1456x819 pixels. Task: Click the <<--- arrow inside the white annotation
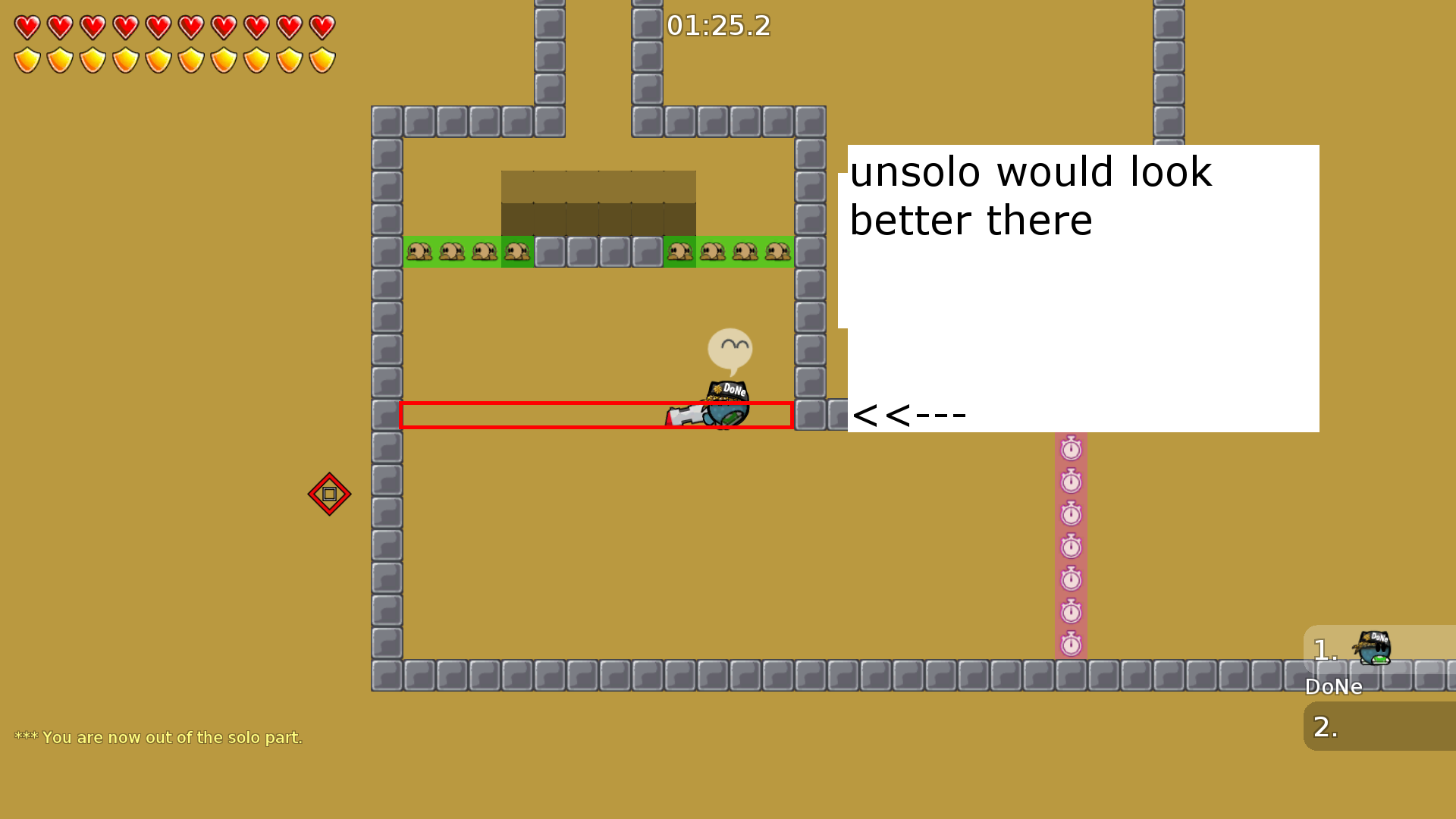click(x=908, y=414)
